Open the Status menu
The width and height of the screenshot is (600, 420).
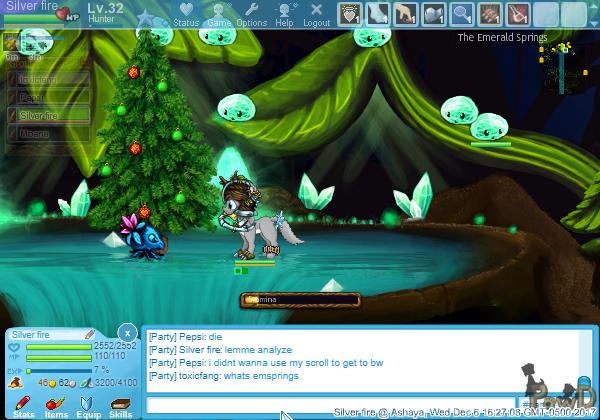pos(186,14)
